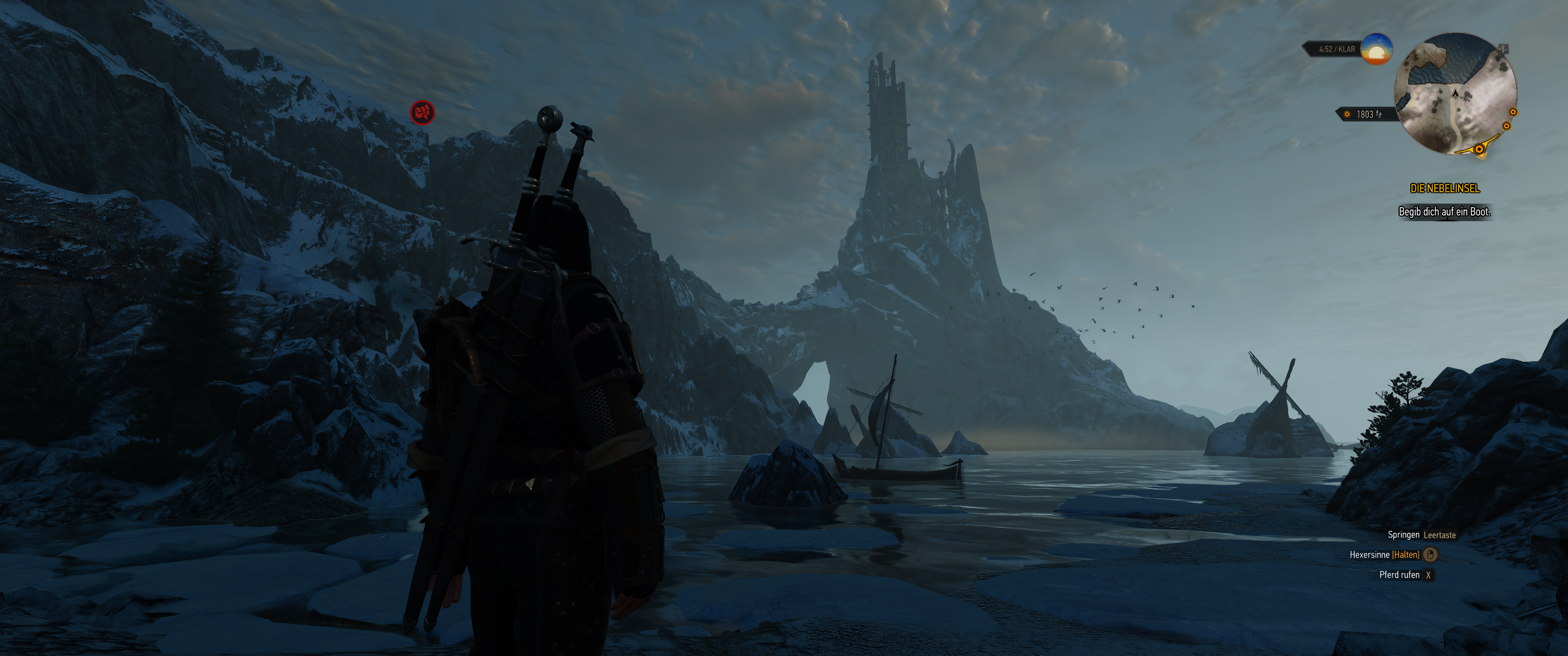The height and width of the screenshot is (656, 1568).
Task: Select the topmost quest diamond marker on minimap
Action: 1513,112
